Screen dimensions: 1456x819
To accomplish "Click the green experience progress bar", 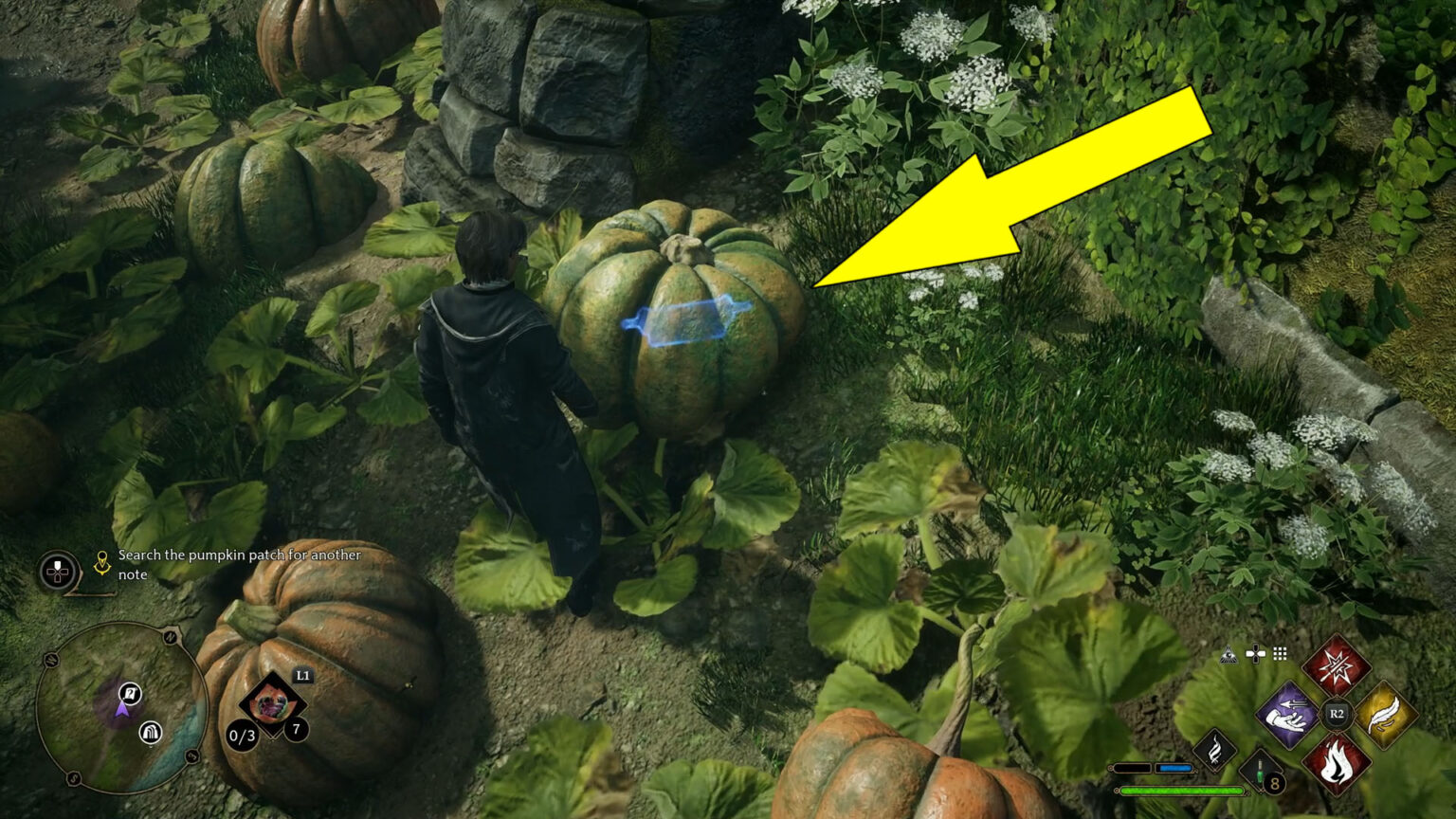I will click(1181, 791).
